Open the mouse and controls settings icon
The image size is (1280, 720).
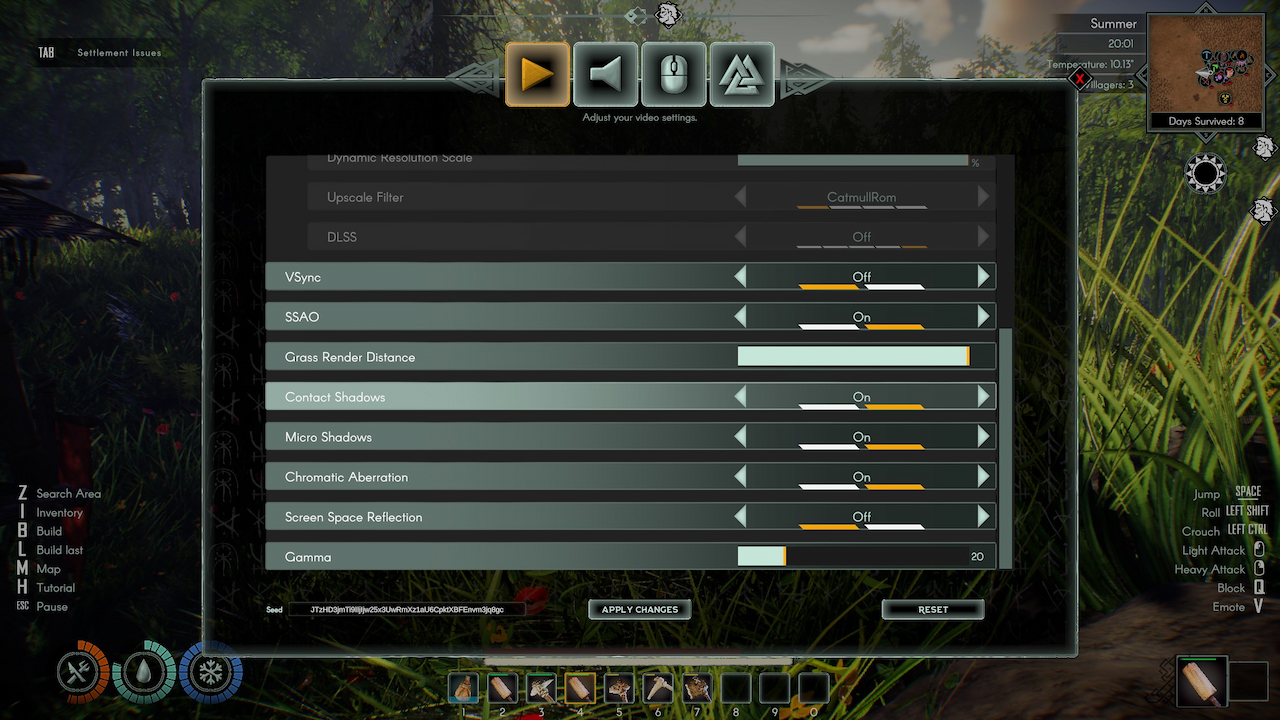click(673, 74)
